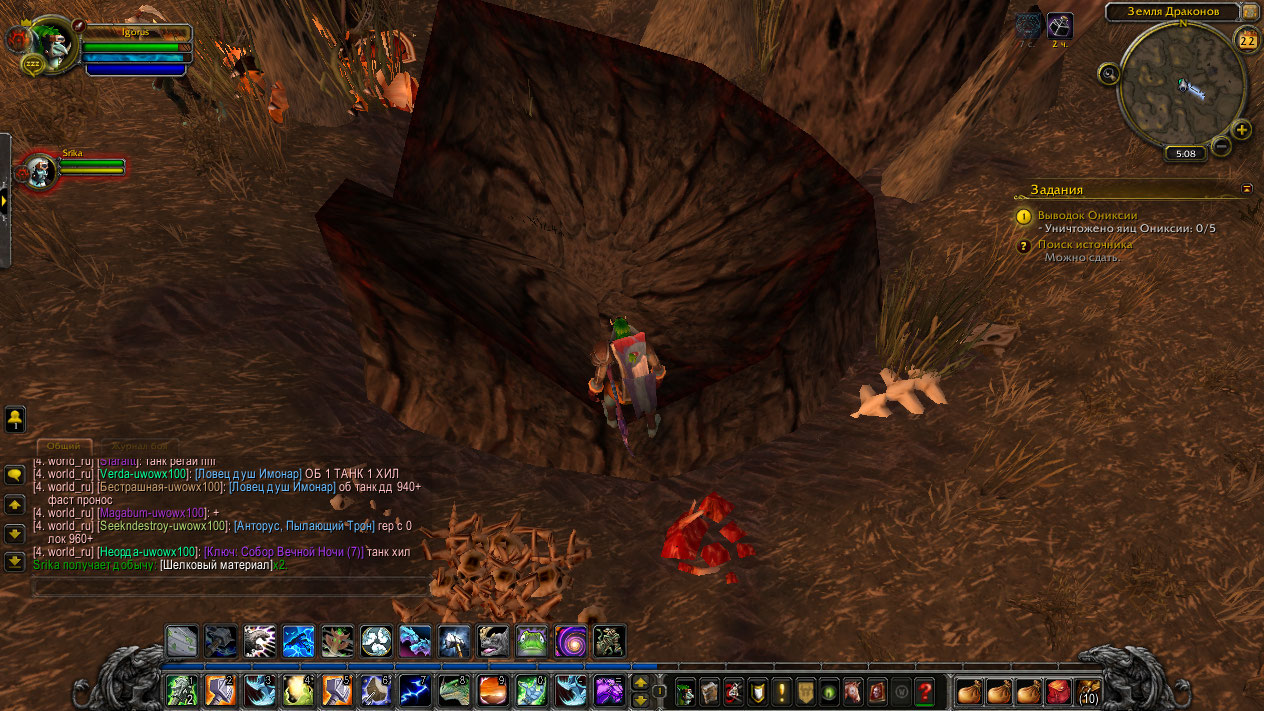Use the green frog hex ability
Viewport: 1264px width, 711px height.
tap(532, 641)
